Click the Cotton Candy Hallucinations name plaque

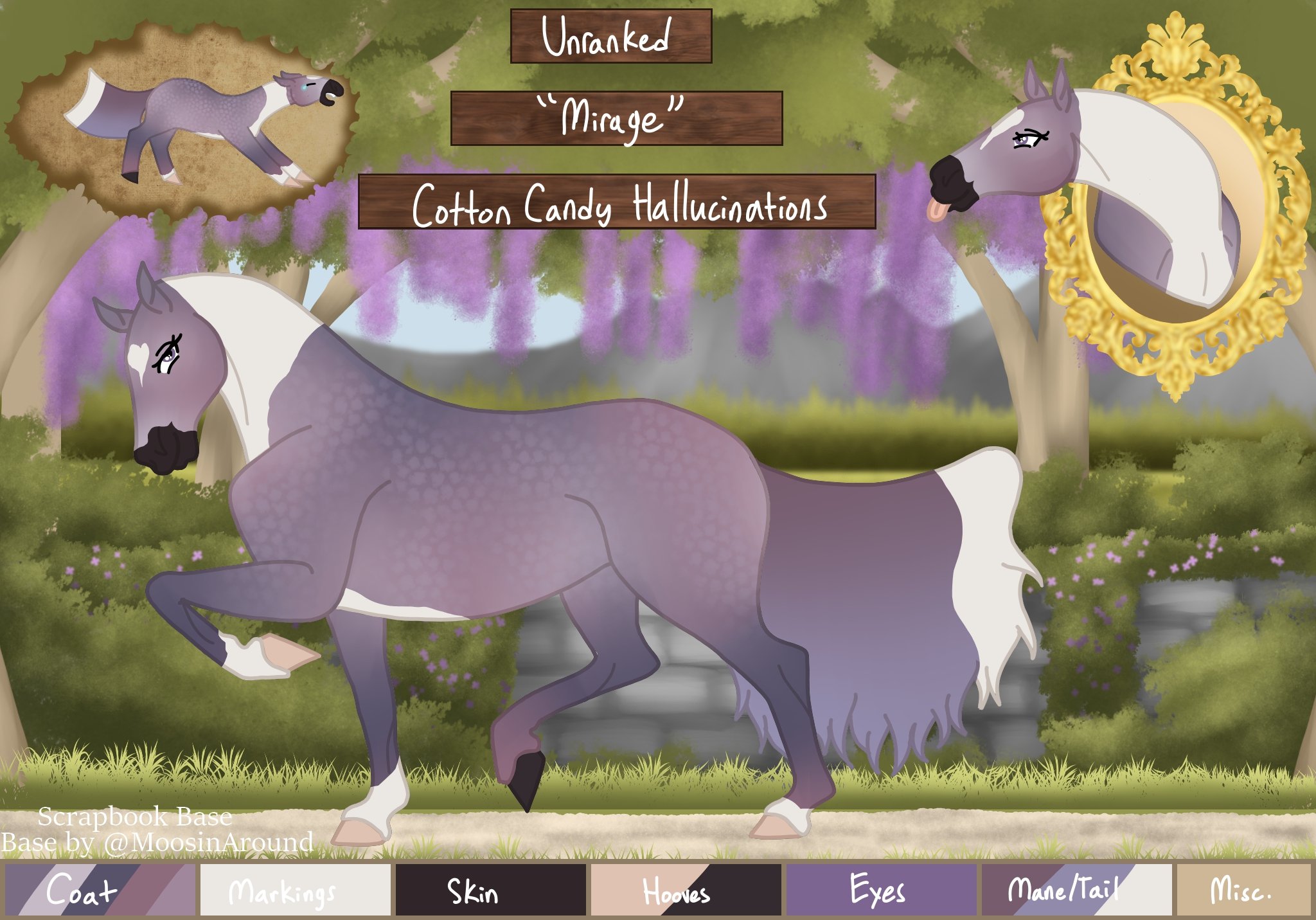point(617,202)
